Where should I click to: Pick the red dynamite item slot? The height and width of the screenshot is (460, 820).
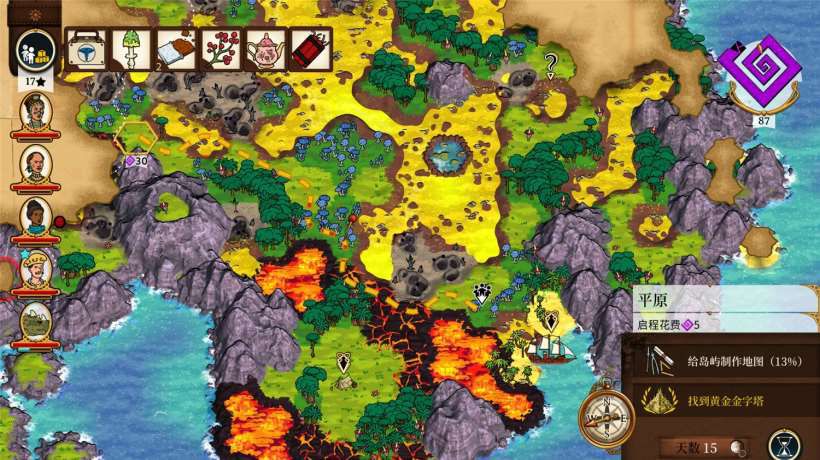pyautogui.click(x=311, y=47)
